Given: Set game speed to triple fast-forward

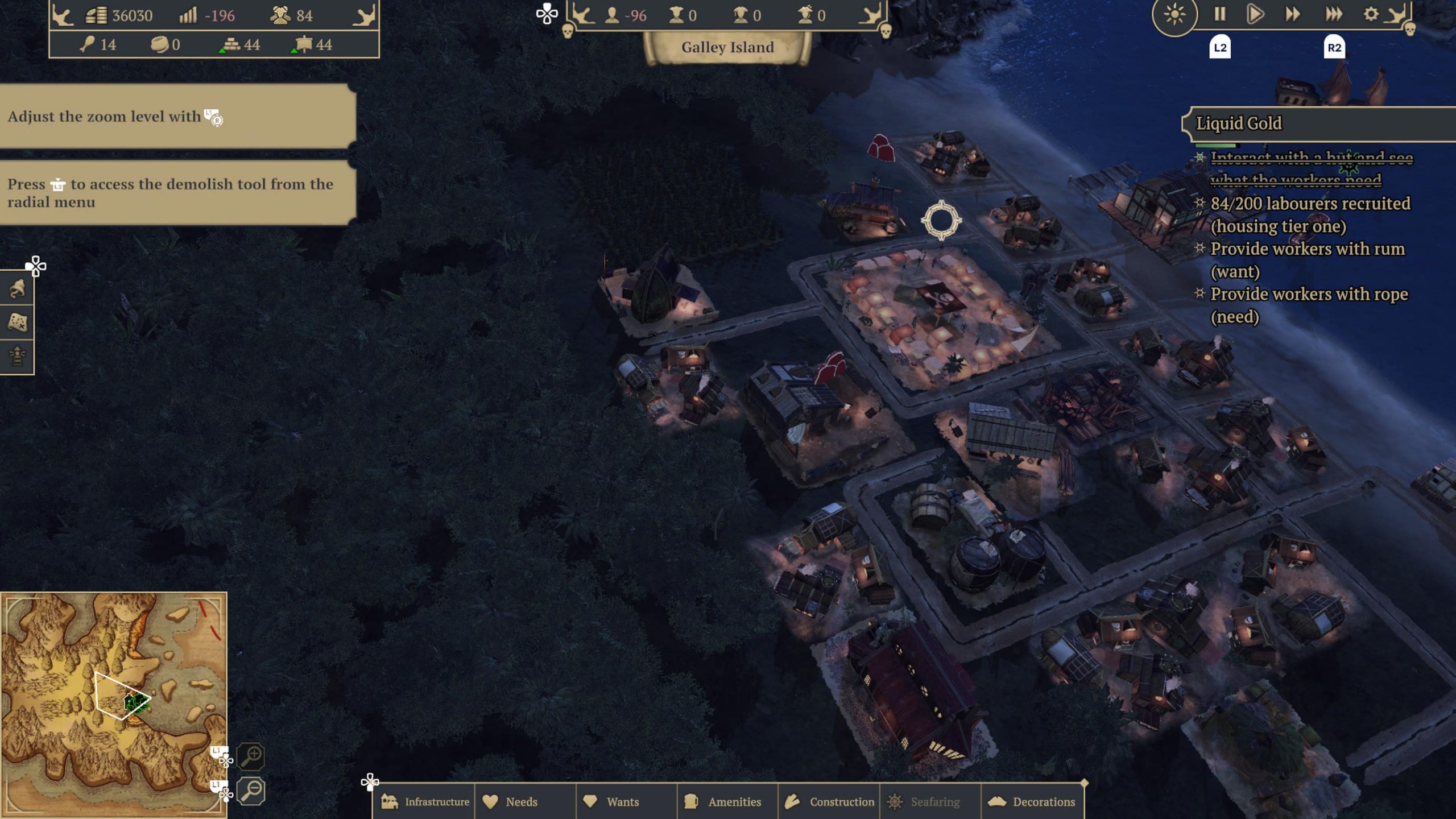Looking at the screenshot, I should 1333,14.
